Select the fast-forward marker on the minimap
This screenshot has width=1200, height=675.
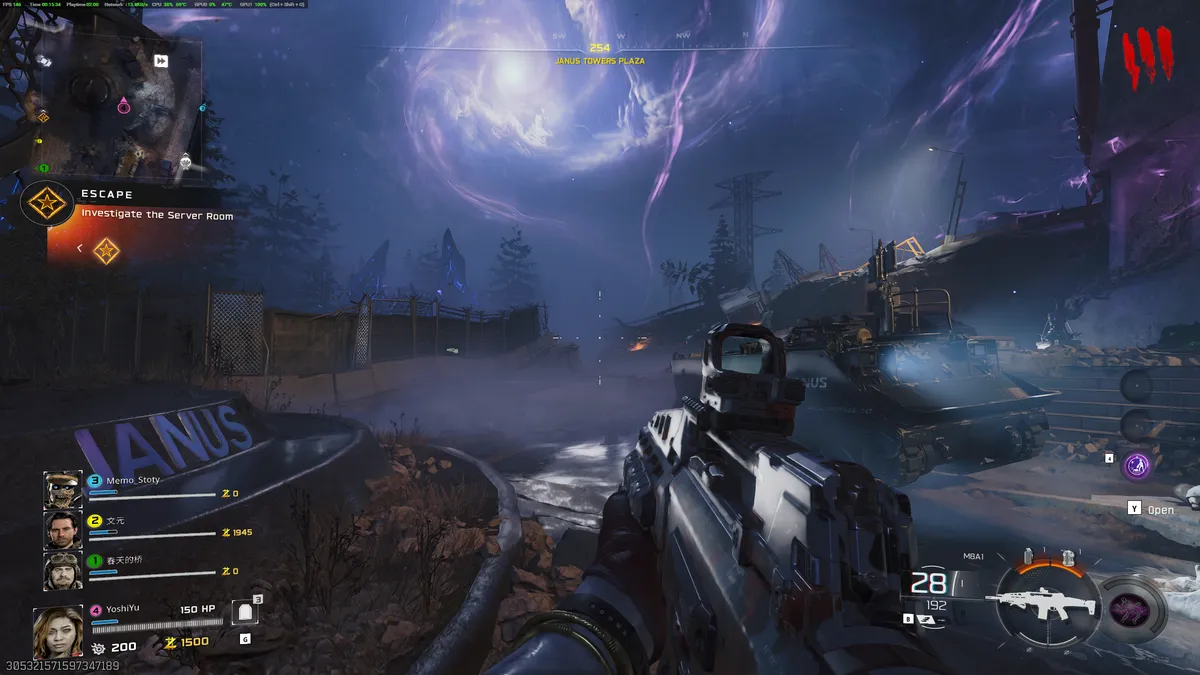tap(161, 61)
